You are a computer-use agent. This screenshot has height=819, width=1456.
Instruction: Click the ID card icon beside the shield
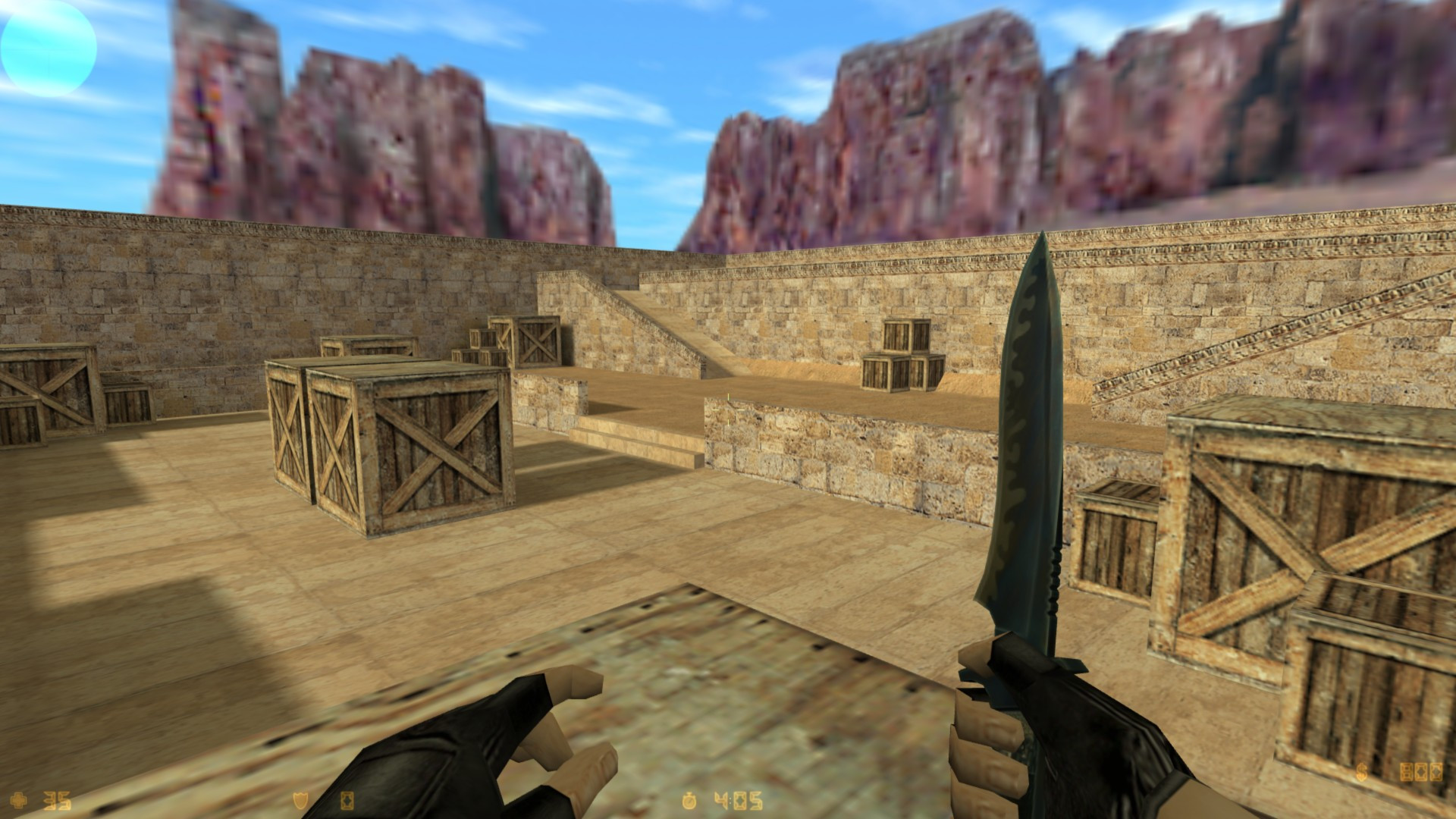347,801
